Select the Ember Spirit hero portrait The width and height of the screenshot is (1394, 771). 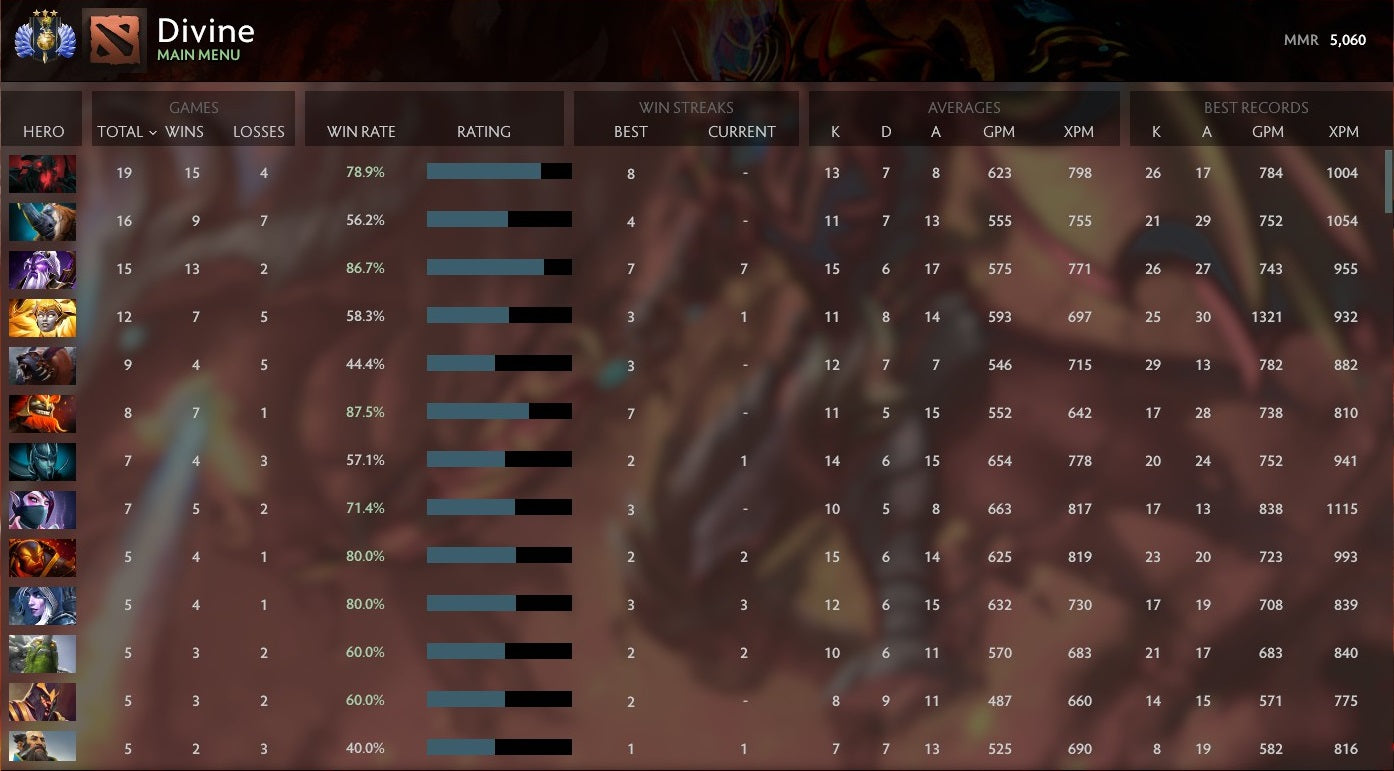[x=42, y=557]
